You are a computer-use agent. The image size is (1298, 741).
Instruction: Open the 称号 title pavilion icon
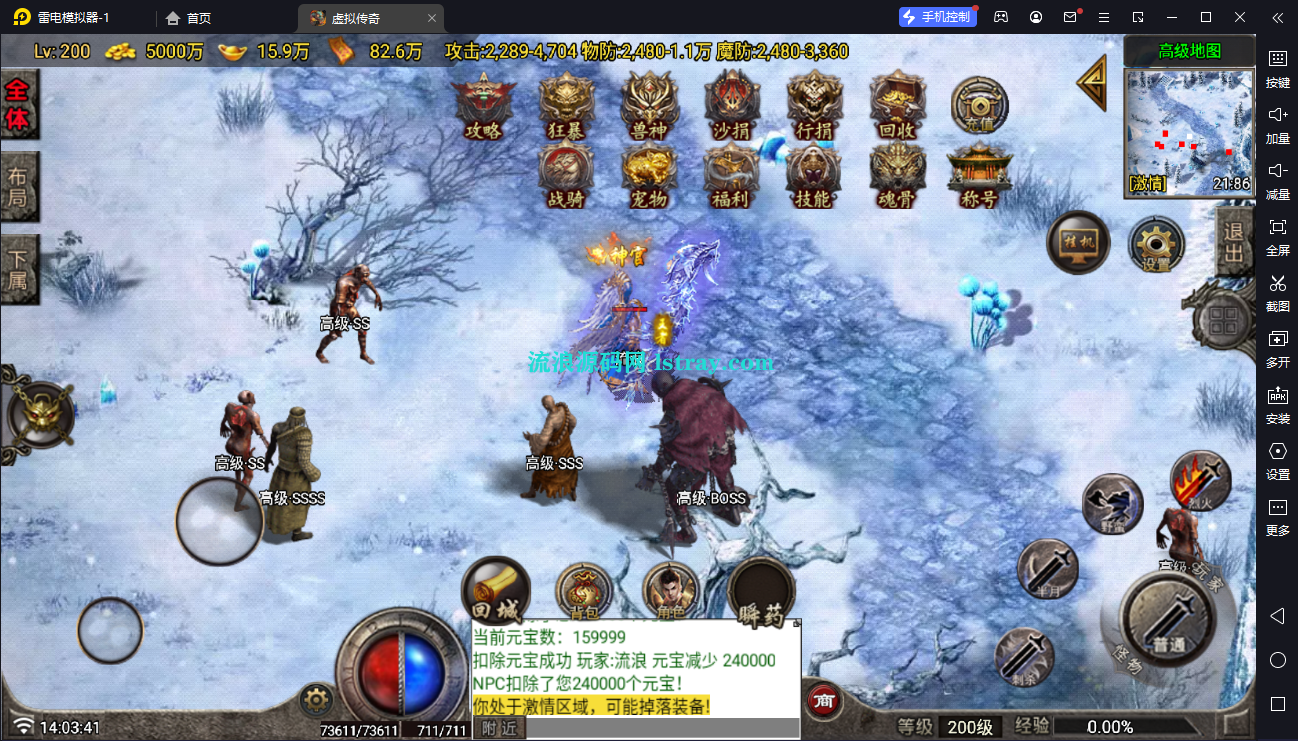(979, 176)
